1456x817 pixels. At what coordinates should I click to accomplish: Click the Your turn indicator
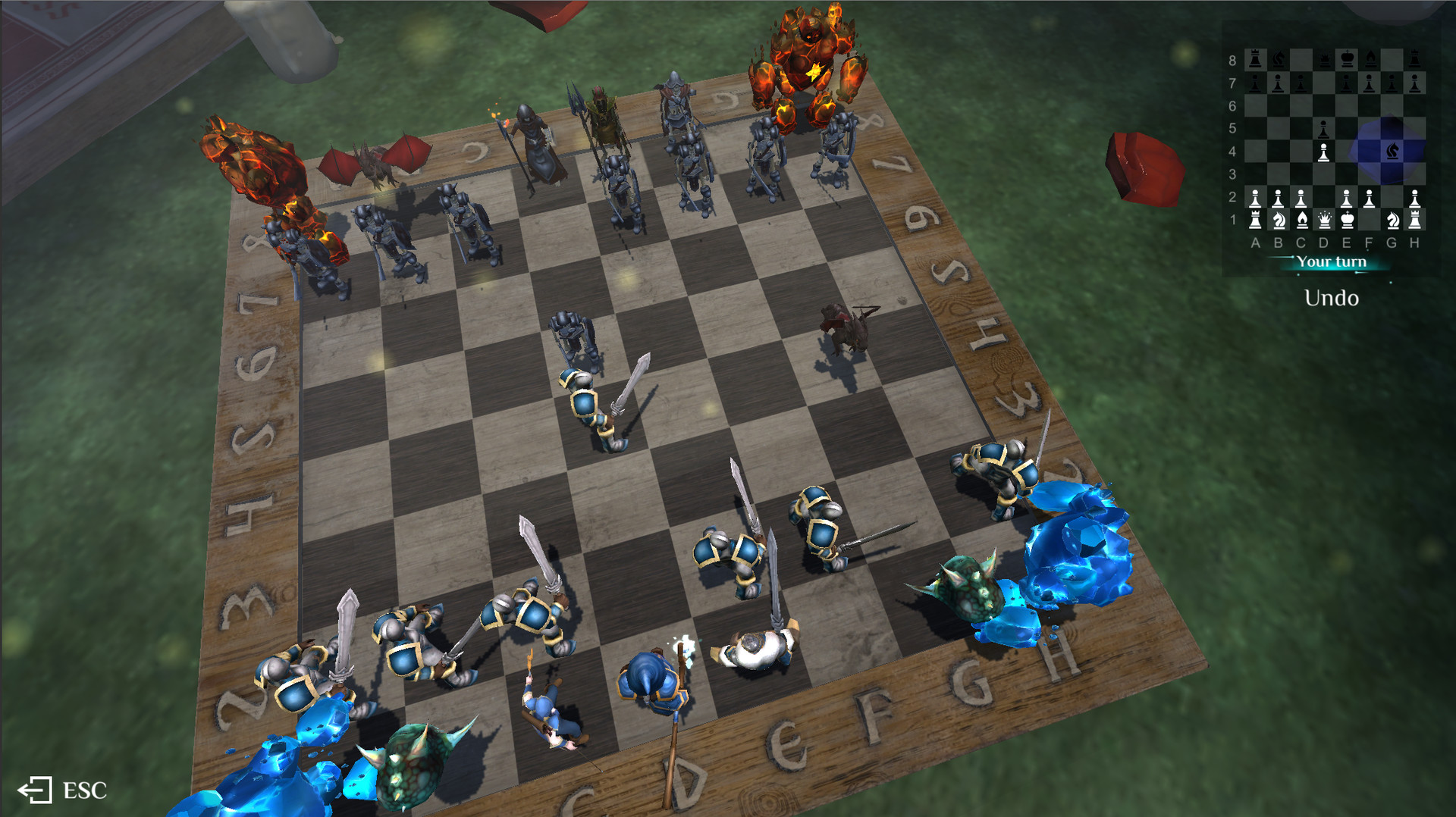pyautogui.click(x=1331, y=261)
